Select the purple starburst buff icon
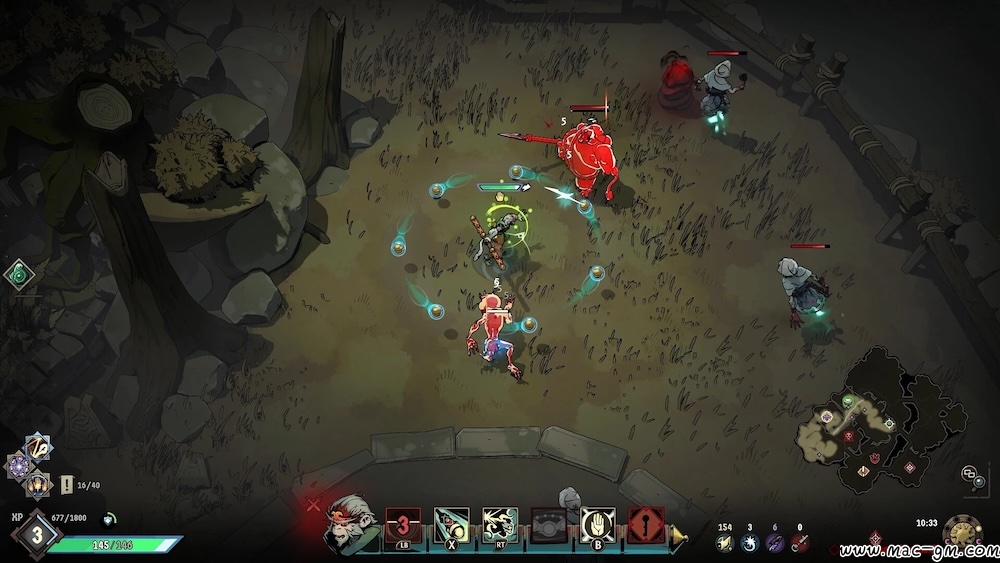Screen dimensions: 1000x563 (20, 465)
